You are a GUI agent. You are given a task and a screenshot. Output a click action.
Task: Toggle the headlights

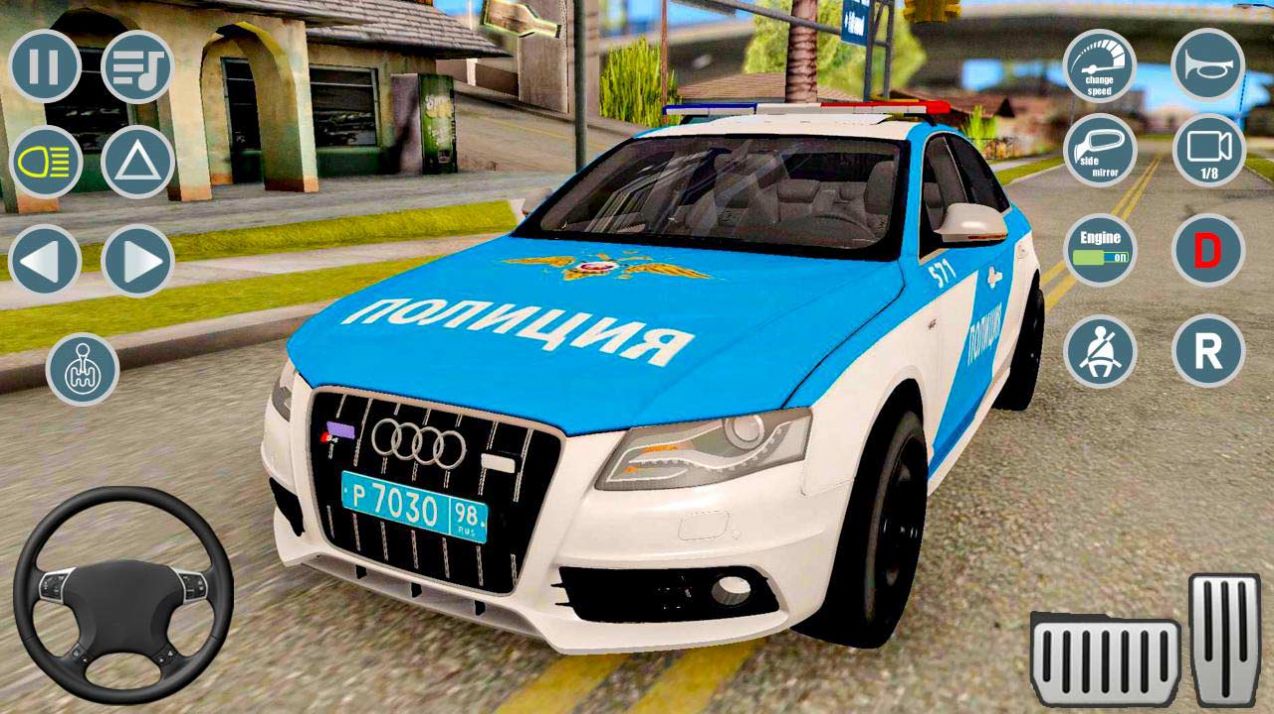point(45,162)
